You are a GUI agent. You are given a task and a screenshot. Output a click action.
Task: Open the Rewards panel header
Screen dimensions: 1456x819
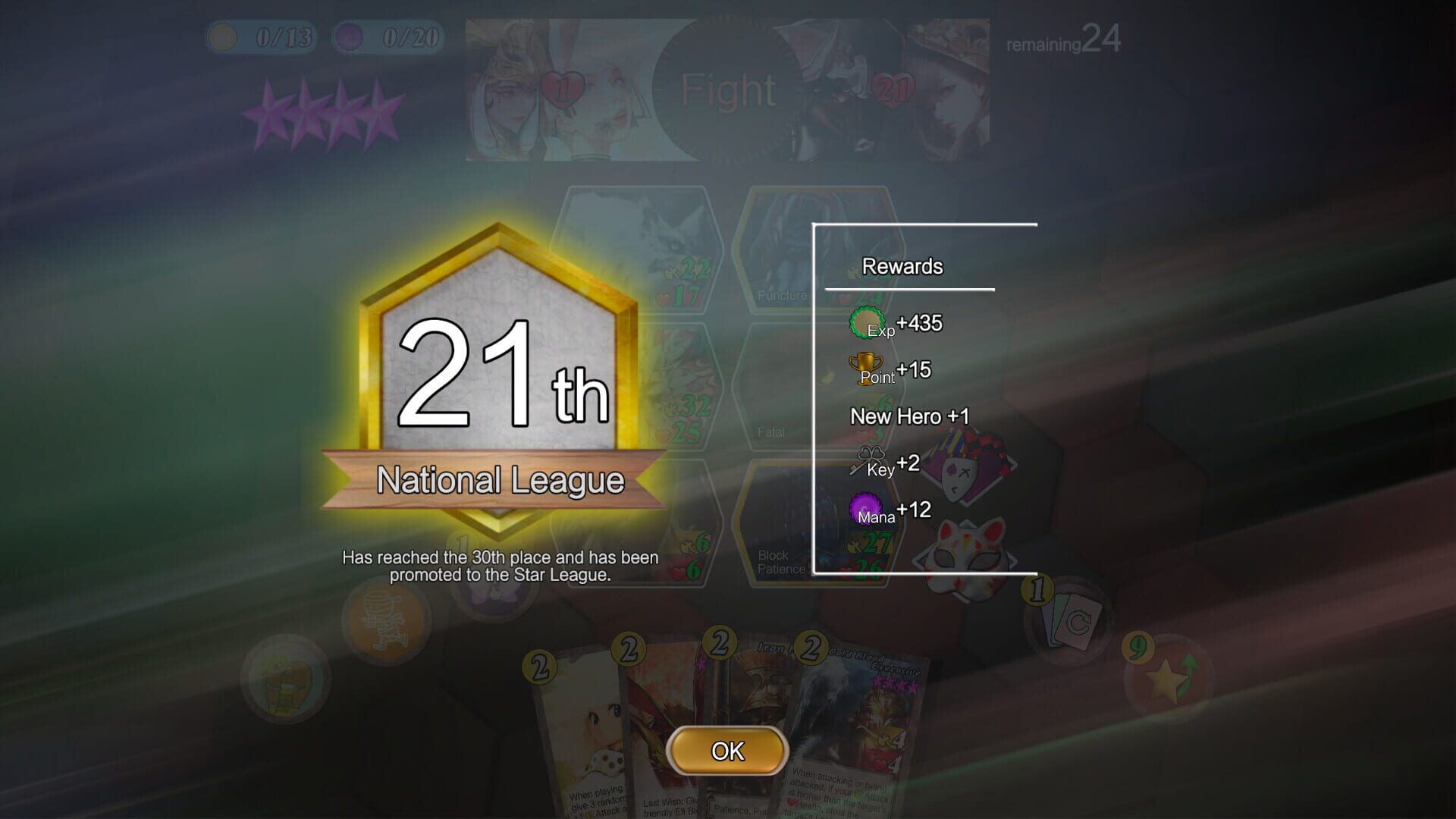[x=902, y=266]
